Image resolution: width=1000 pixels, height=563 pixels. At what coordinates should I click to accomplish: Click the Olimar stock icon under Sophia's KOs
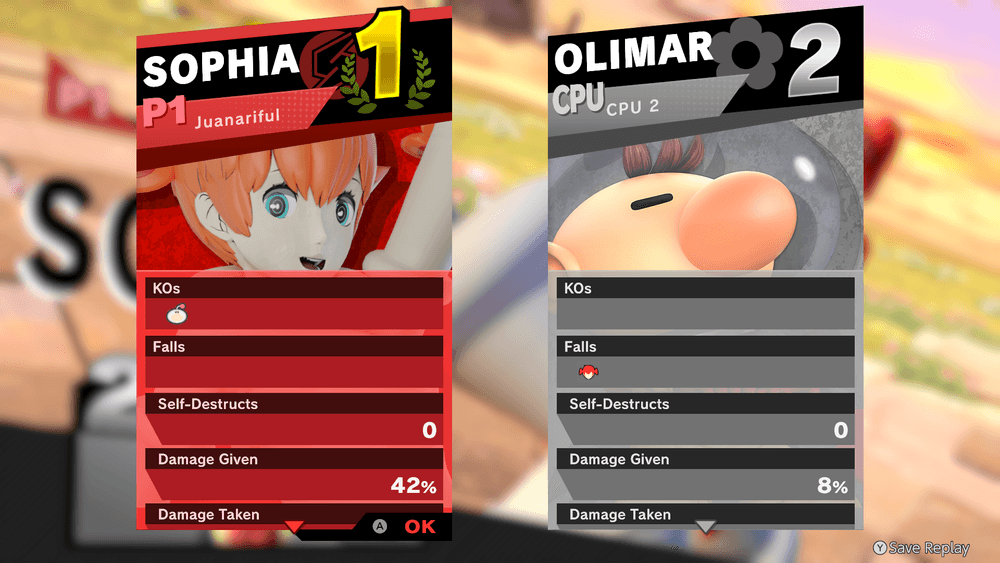click(178, 315)
